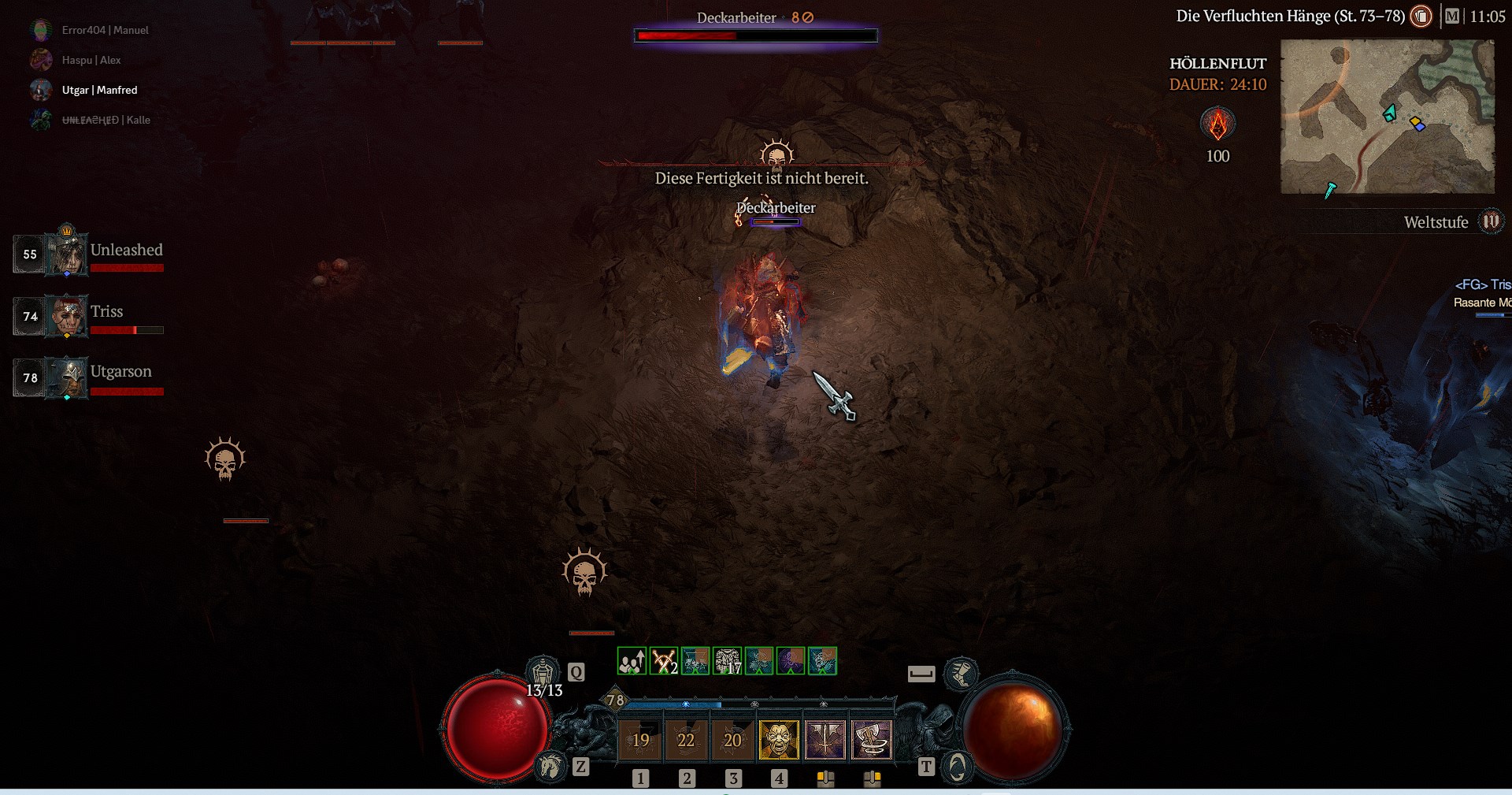The image size is (1512, 795).
Task: Inspect the crossed swords buff icon
Action: coord(664,661)
